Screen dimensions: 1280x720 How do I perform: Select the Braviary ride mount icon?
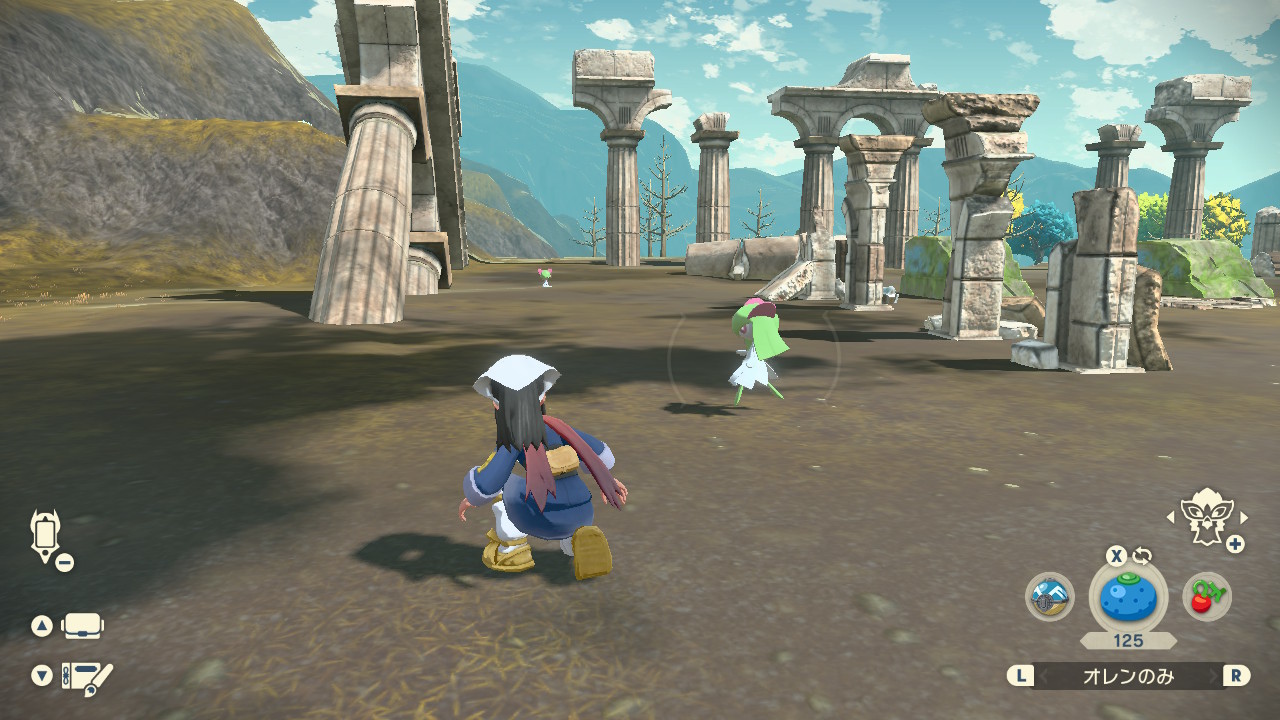(1207, 517)
